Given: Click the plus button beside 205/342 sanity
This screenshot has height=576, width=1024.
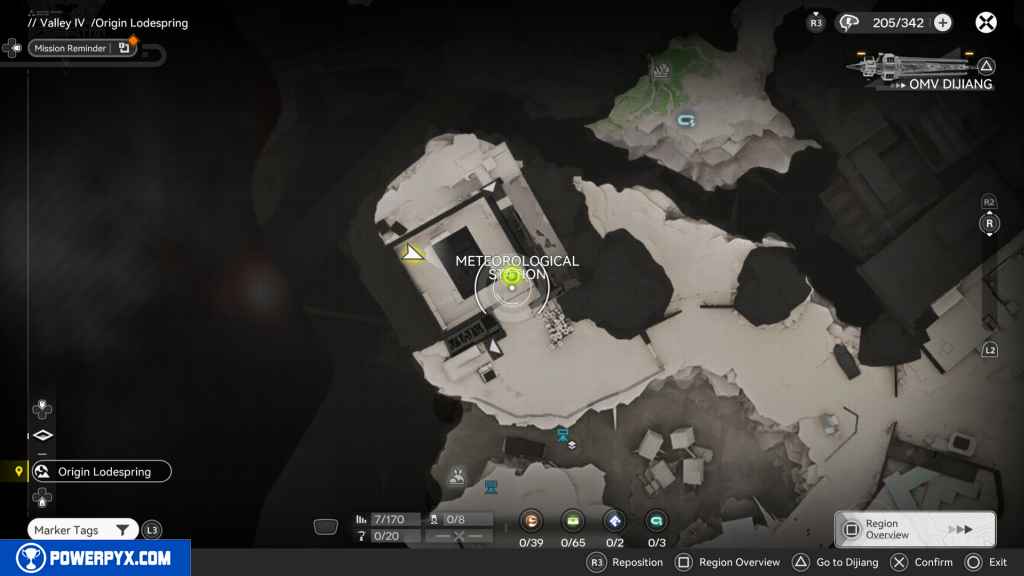Looking at the screenshot, I should tap(942, 23).
